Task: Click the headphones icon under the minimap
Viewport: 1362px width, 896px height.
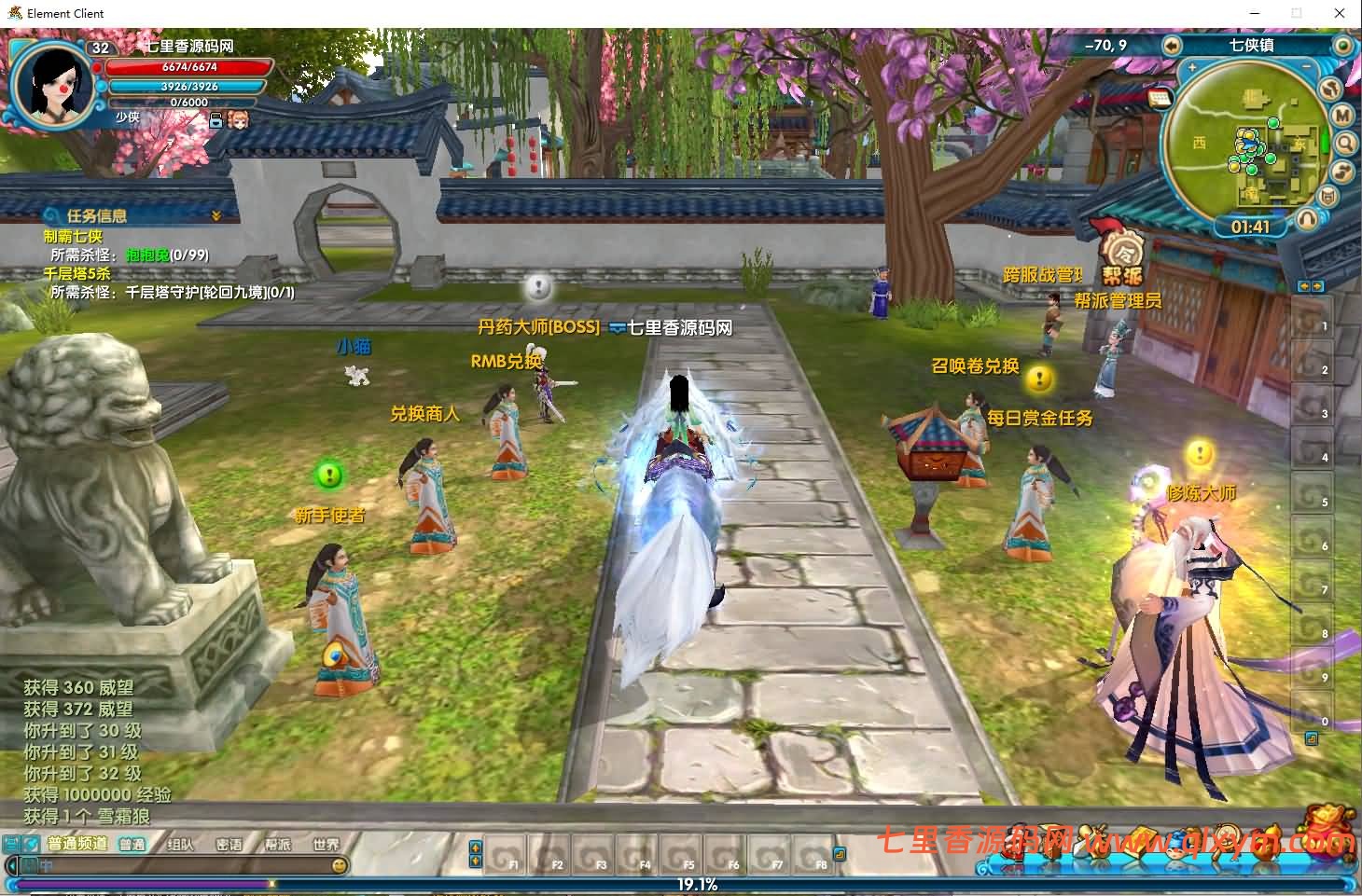Action: [x=1307, y=218]
